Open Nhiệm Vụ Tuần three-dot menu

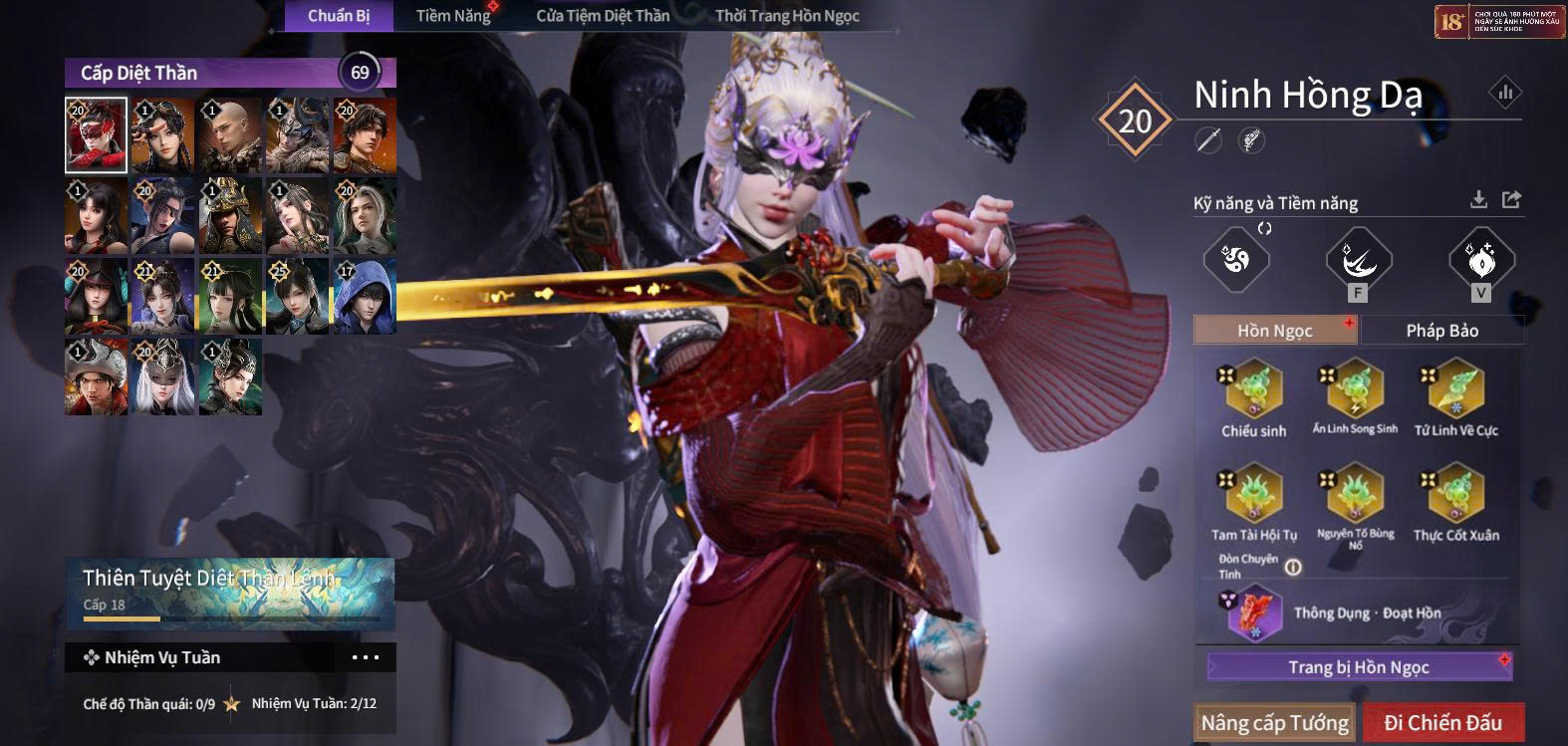pos(365,657)
